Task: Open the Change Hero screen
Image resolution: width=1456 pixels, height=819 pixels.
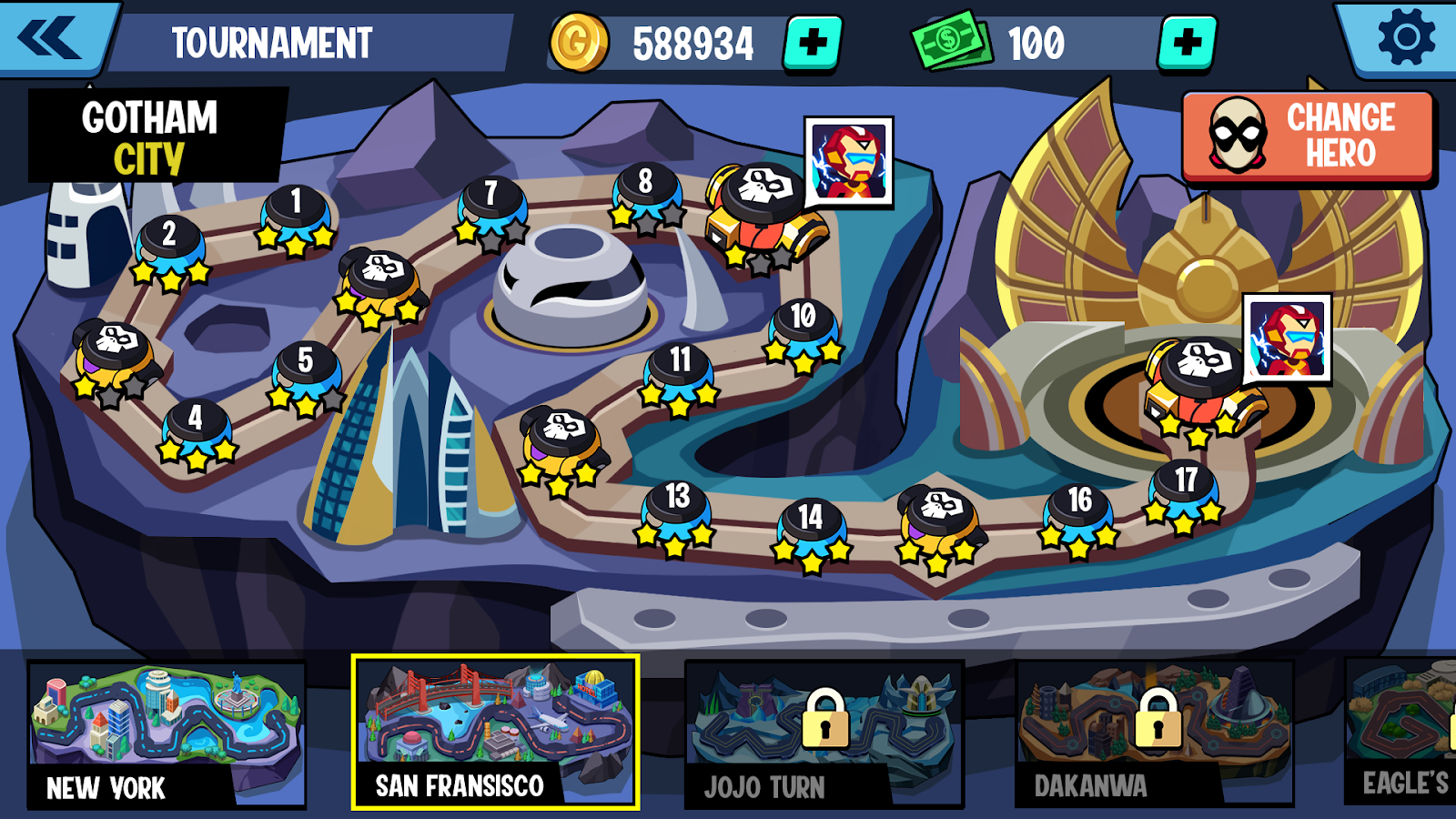Action: click(1309, 136)
